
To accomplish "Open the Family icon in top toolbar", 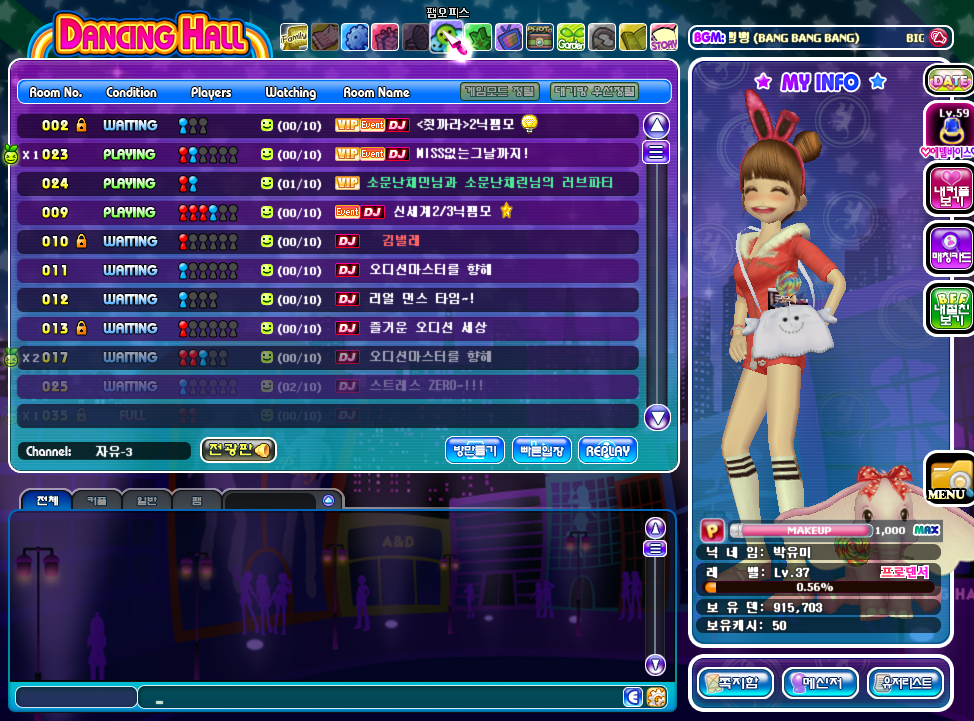I will [x=294, y=37].
